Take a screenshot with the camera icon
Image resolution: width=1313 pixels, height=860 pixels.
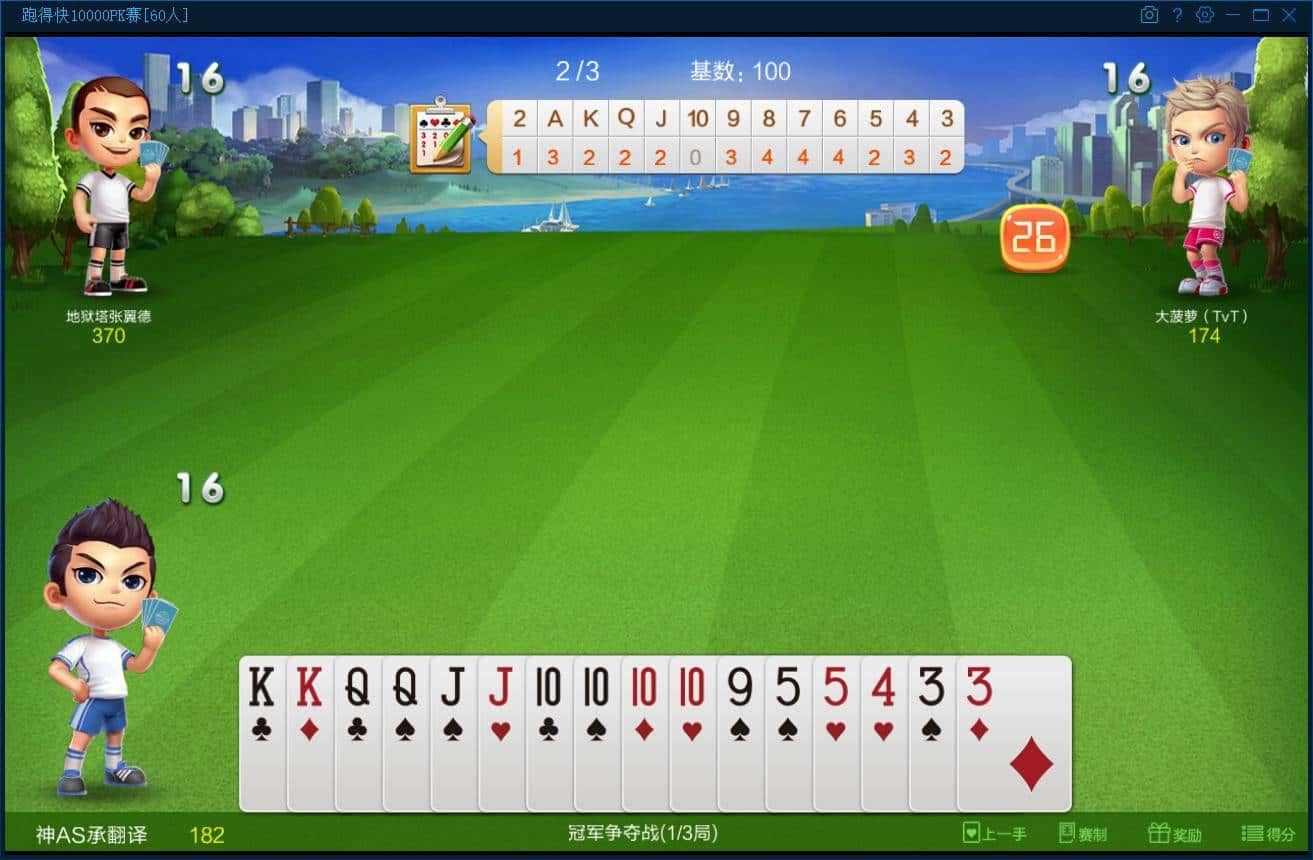point(1148,15)
